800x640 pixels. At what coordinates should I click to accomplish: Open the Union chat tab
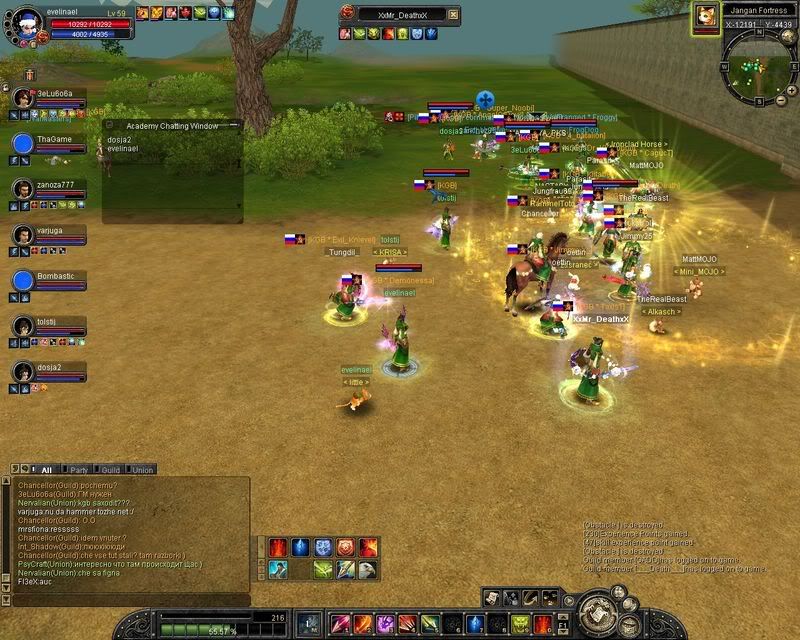[143, 469]
